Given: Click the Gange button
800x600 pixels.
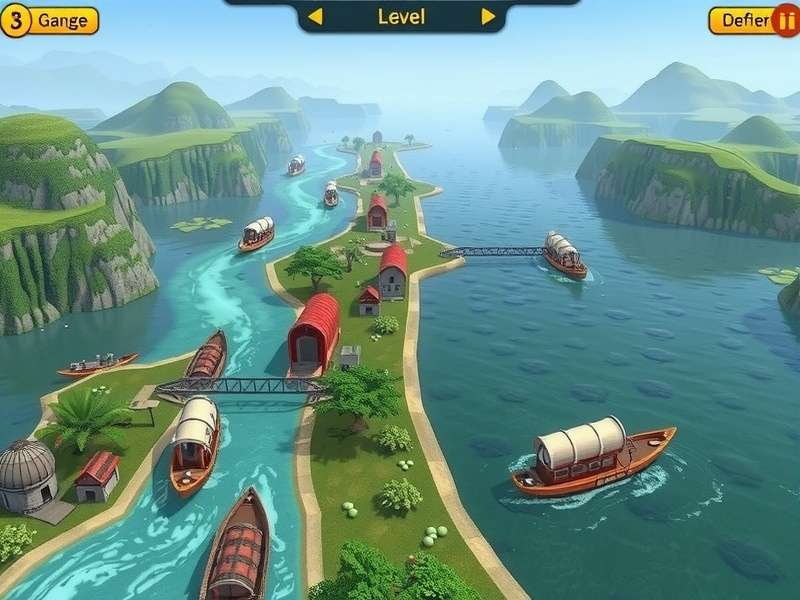Looking at the screenshot, I should (62, 20).
